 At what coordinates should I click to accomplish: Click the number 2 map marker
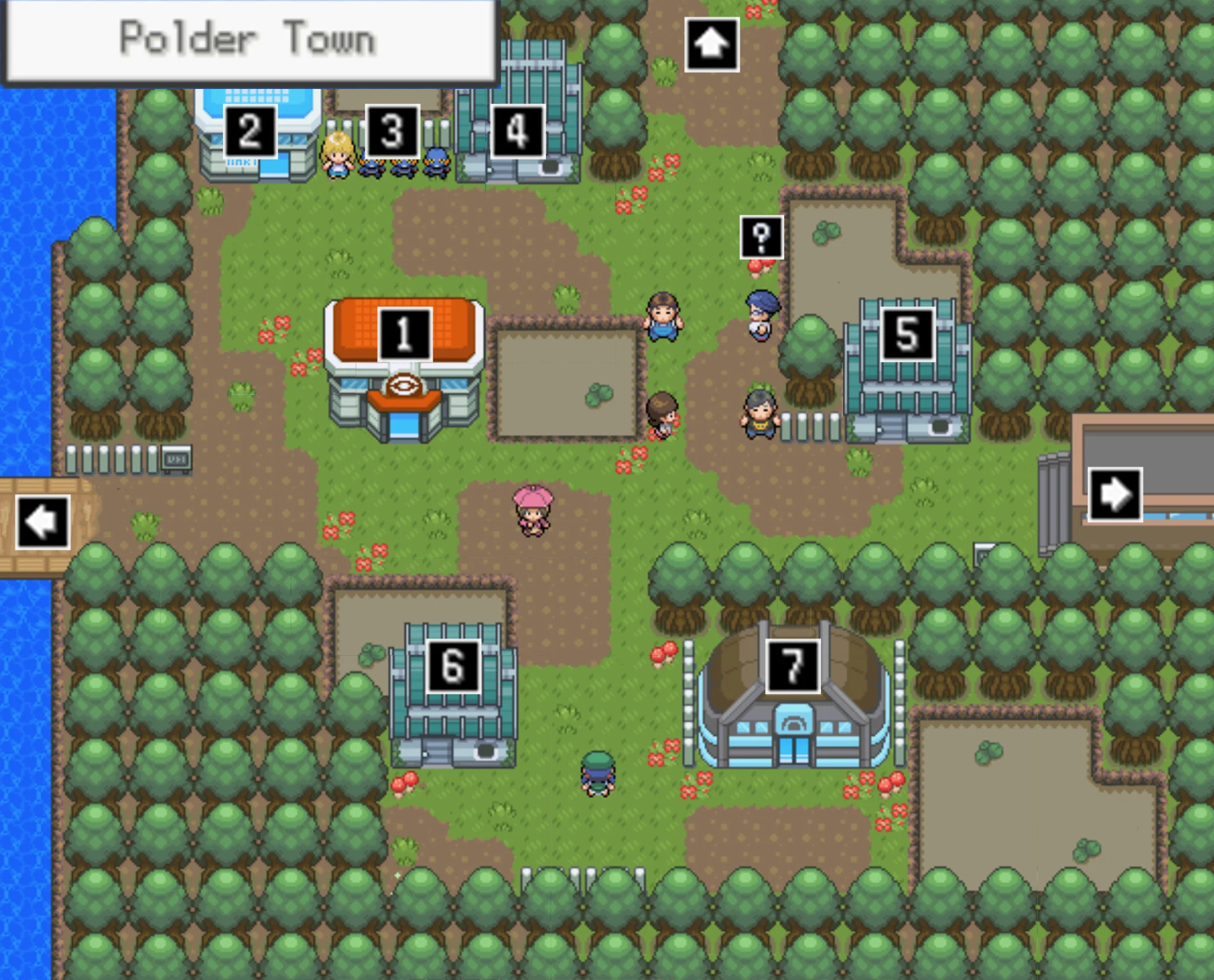click(250, 132)
